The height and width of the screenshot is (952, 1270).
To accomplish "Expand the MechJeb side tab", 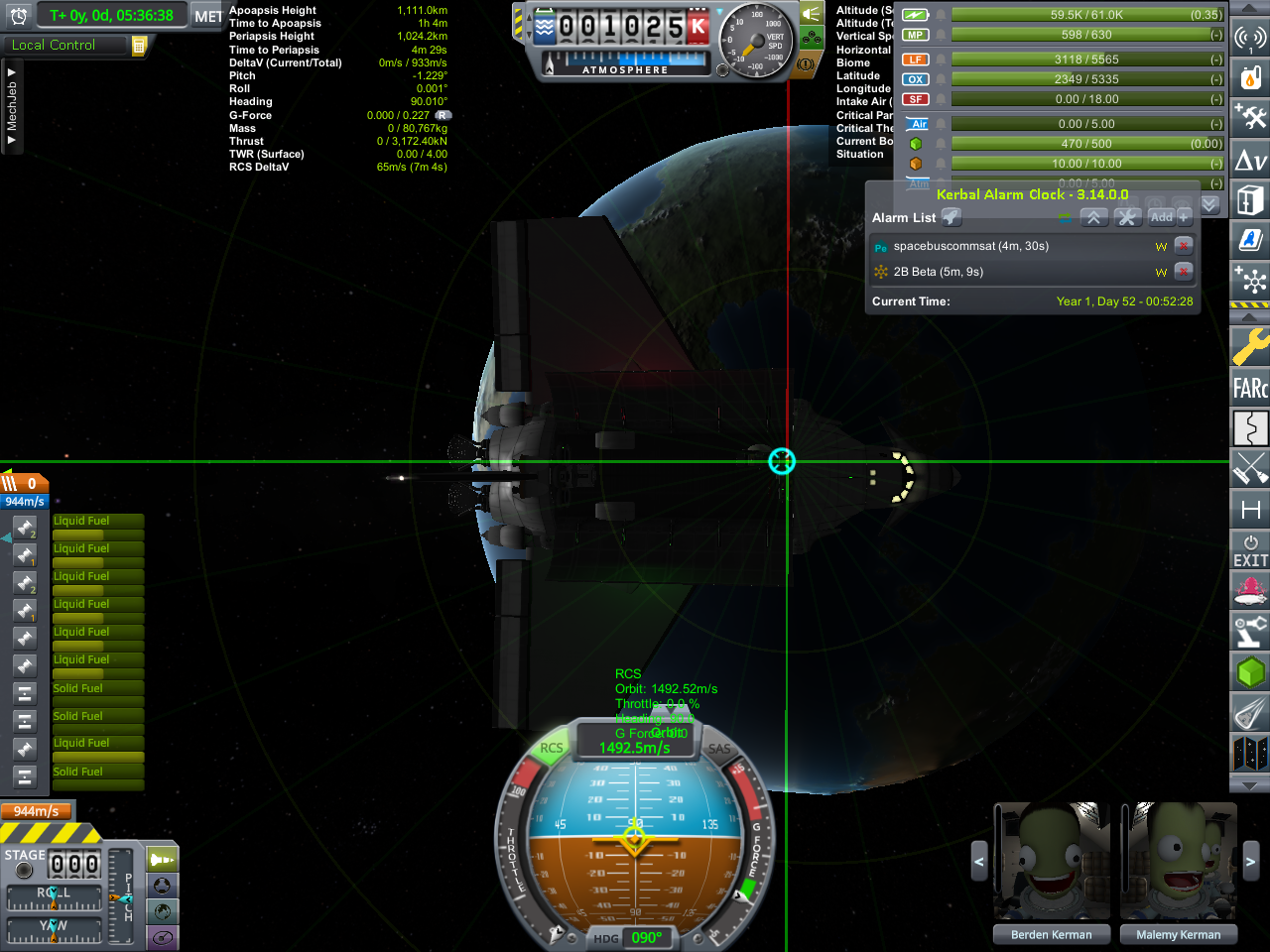I will pyautogui.click(x=12, y=106).
